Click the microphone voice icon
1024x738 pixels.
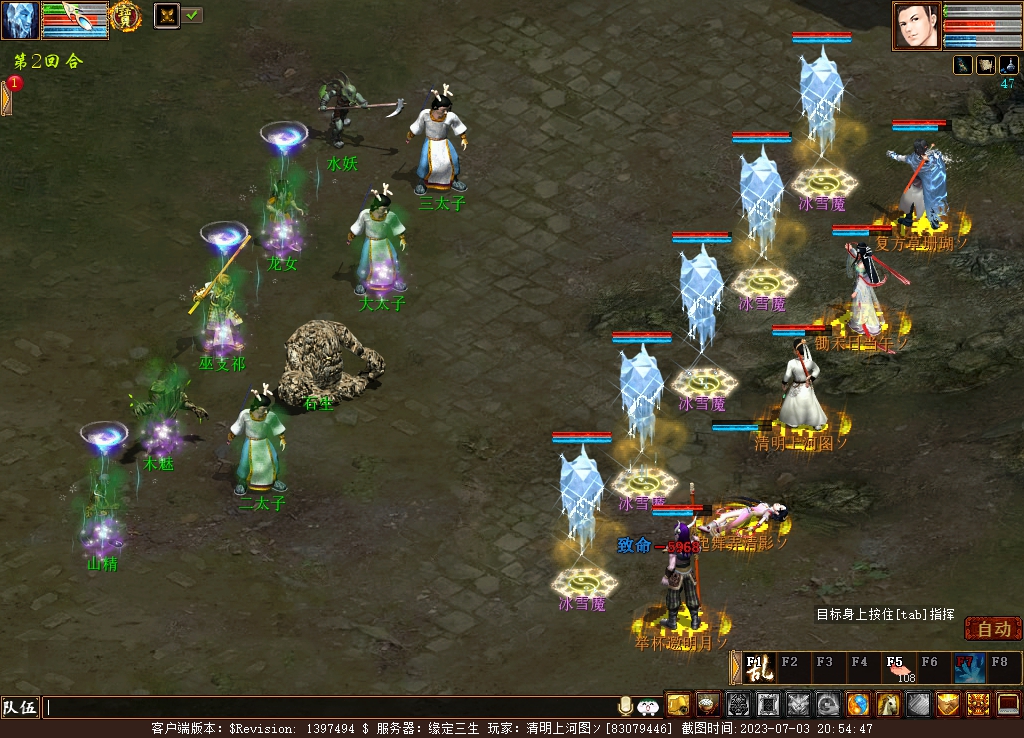[626, 707]
